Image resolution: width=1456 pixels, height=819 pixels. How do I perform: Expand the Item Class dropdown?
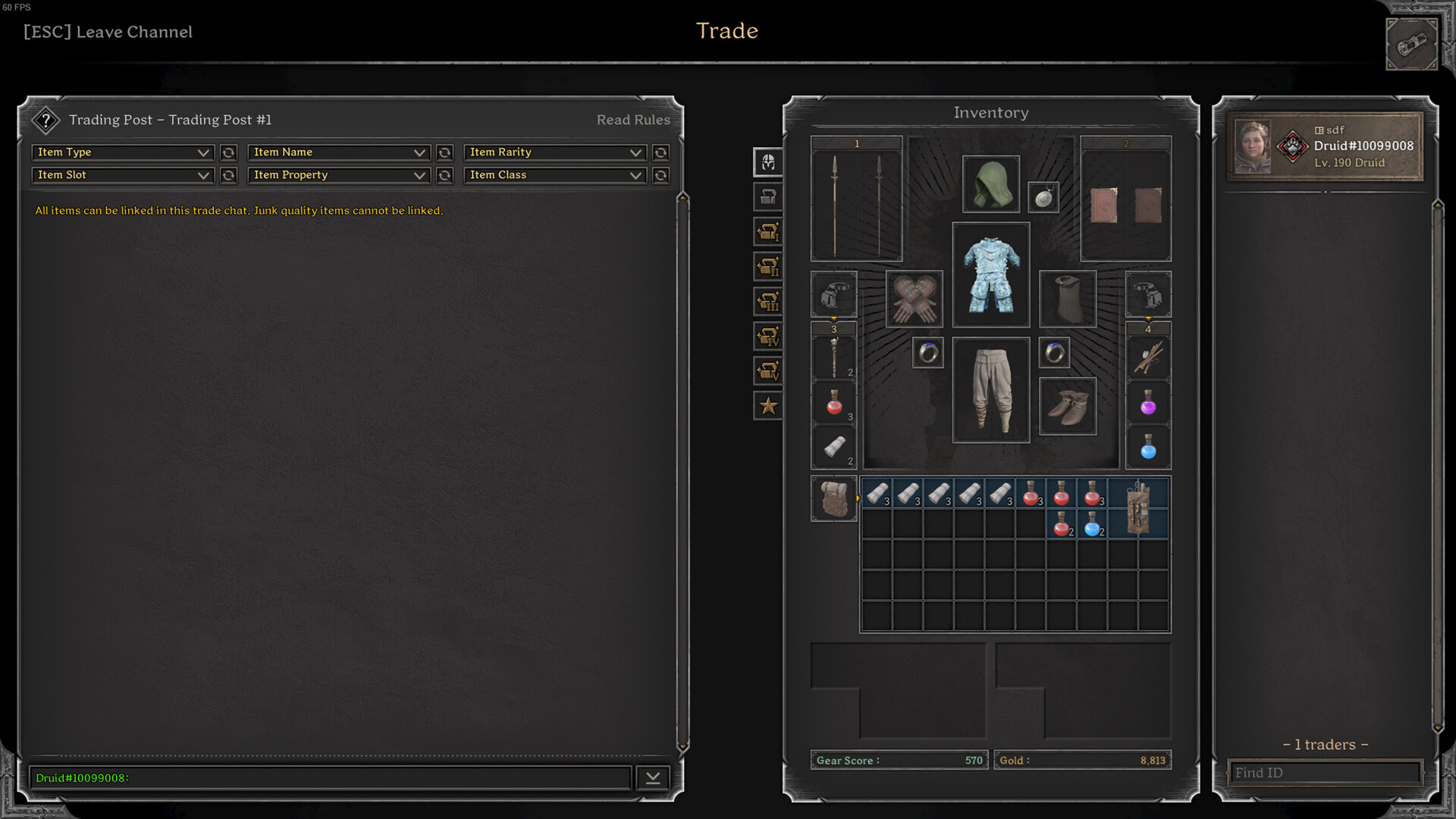click(554, 175)
